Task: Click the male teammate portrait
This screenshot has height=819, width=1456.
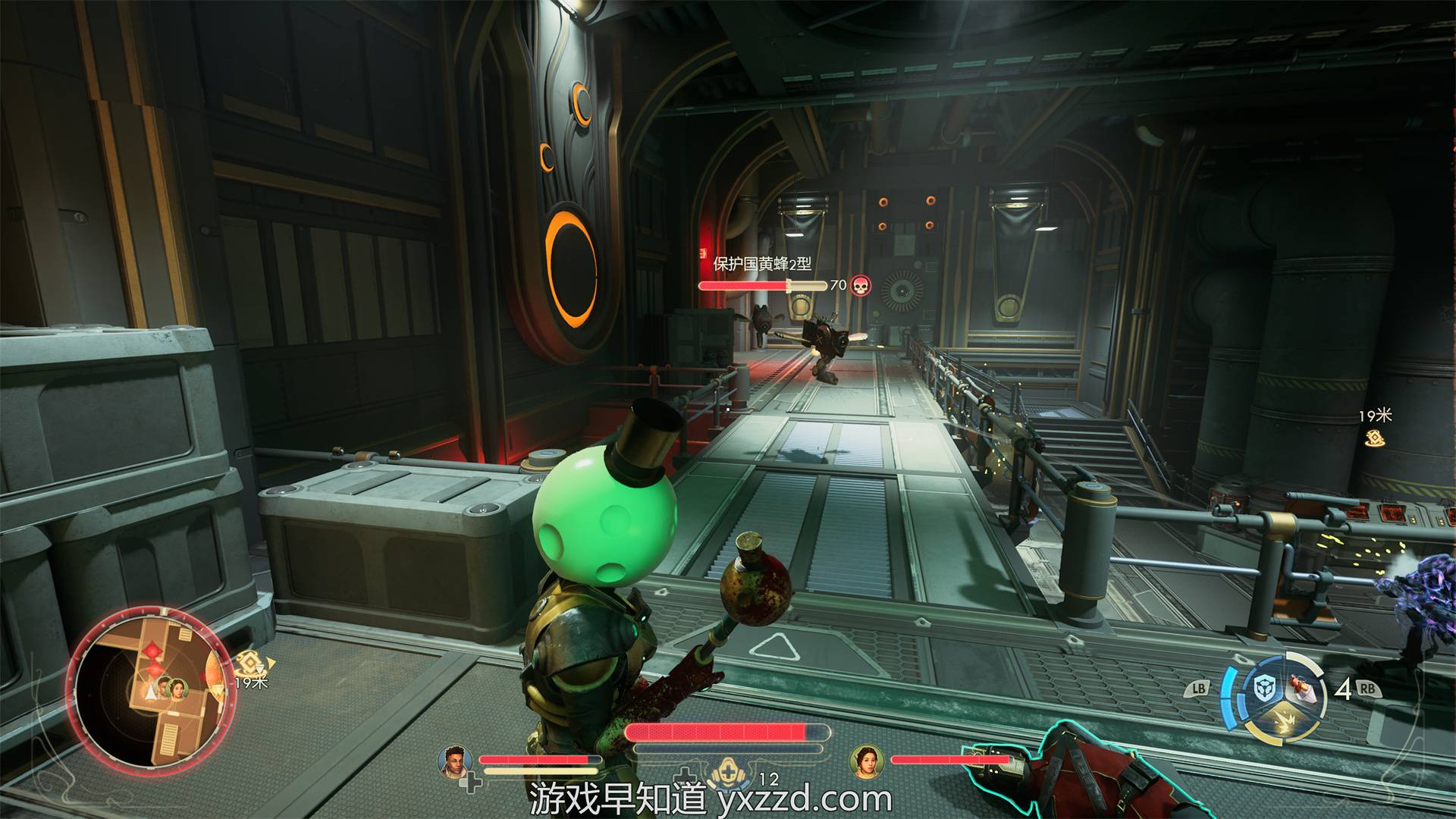Action: pos(454,759)
